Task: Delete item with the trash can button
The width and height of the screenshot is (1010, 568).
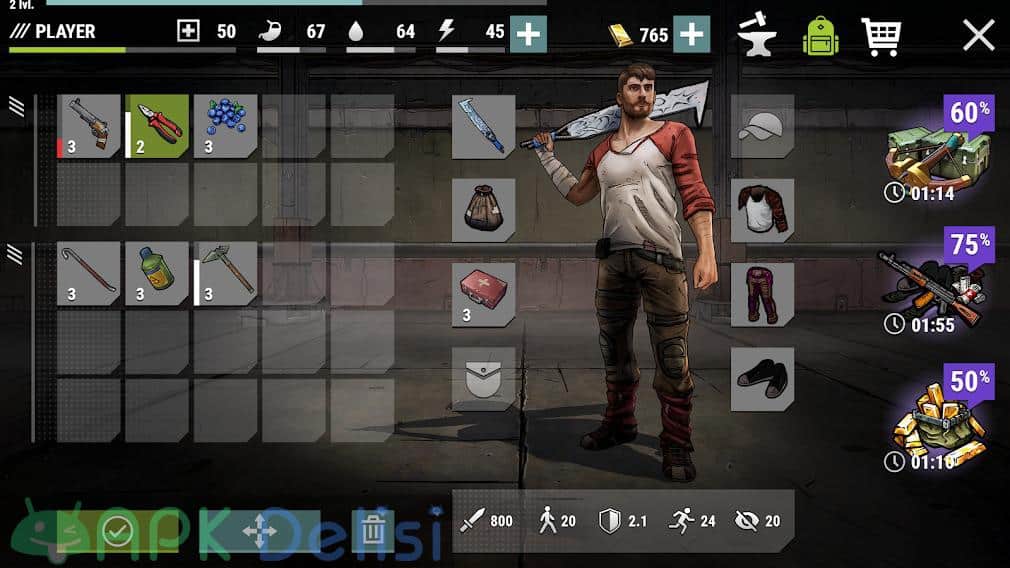Action: pos(372,530)
